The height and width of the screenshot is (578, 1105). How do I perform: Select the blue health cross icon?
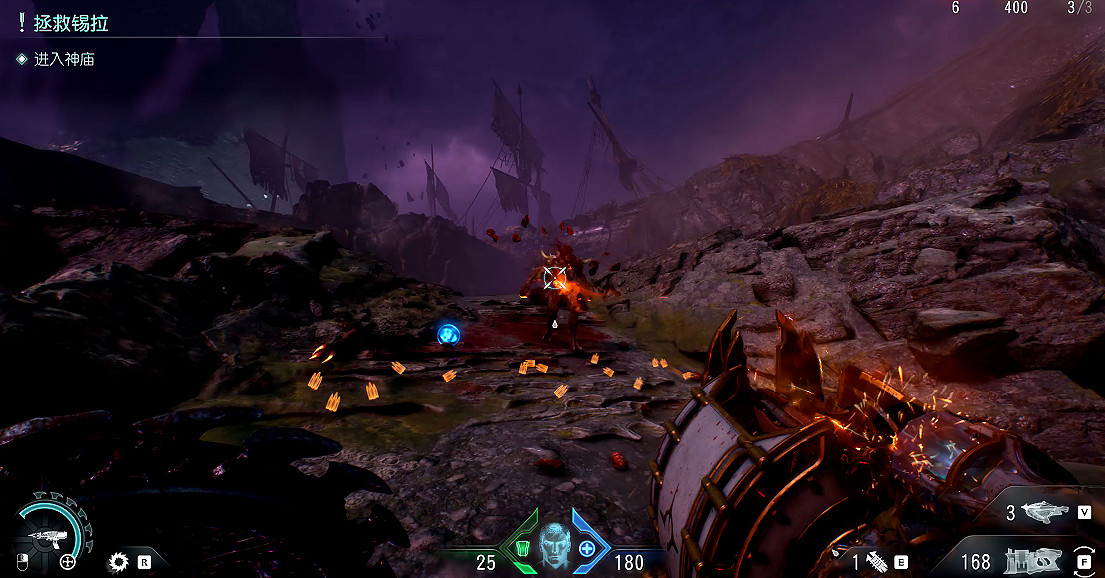click(587, 548)
